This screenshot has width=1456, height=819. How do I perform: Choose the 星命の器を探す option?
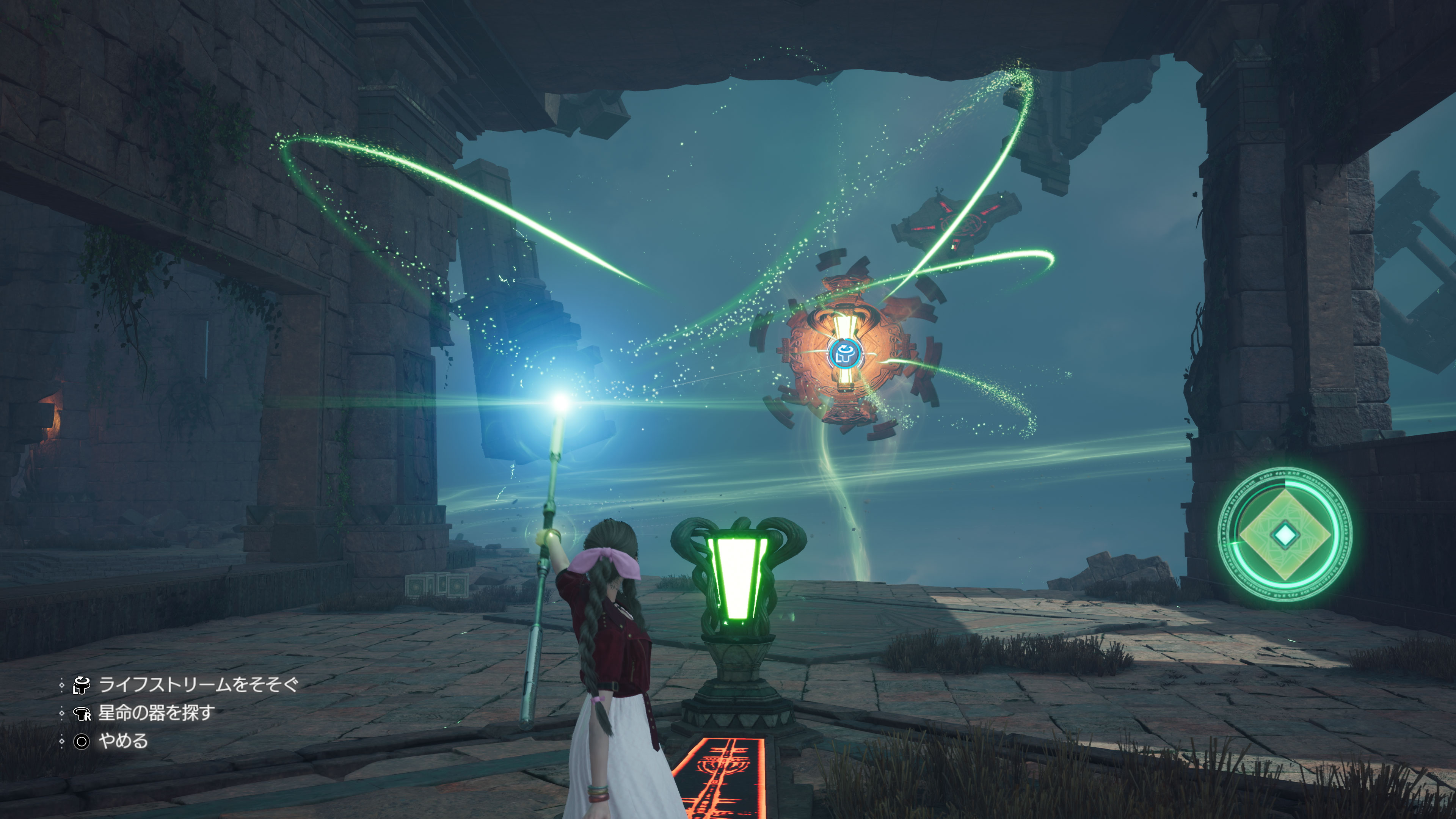click(156, 713)
